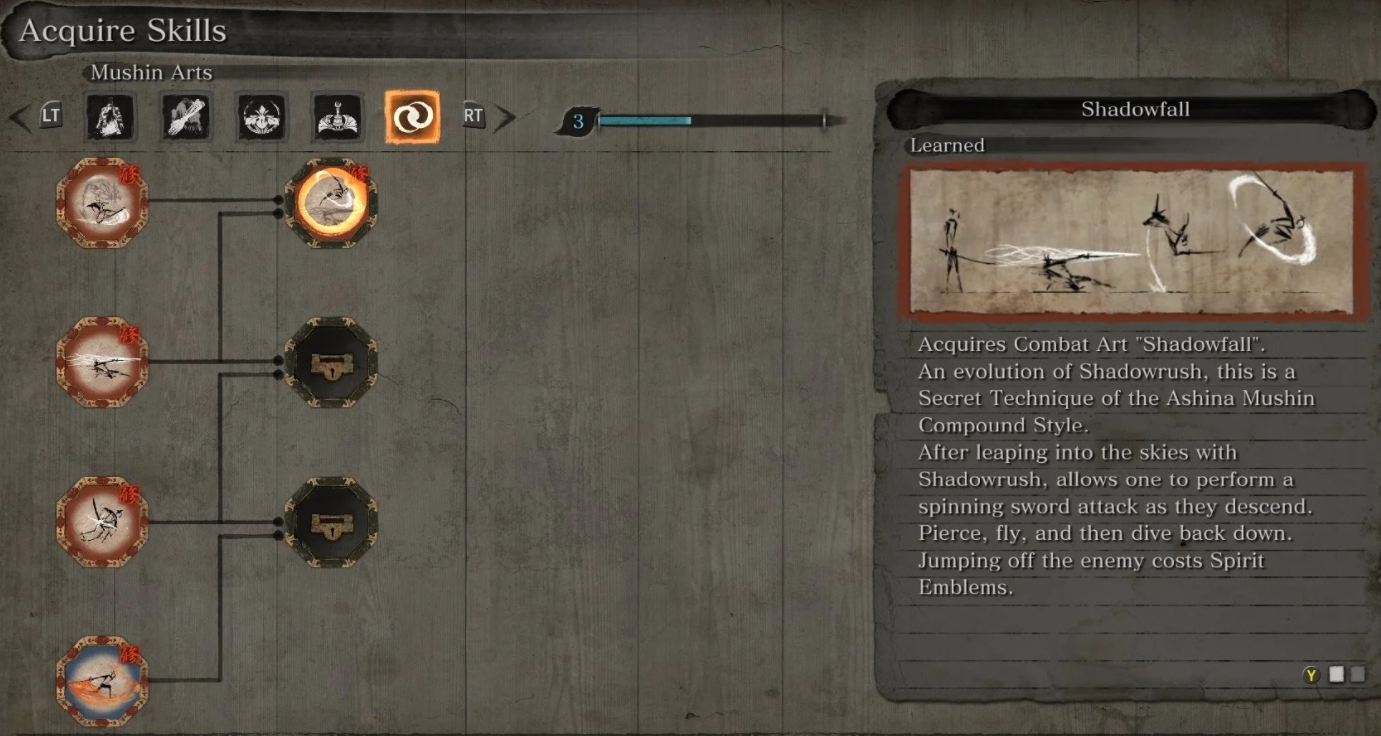Select the orange Mushin Arts swirl tab
The height and width of the screenshot is (736, 1381).
pyautogui.click(x=412, y=118)
